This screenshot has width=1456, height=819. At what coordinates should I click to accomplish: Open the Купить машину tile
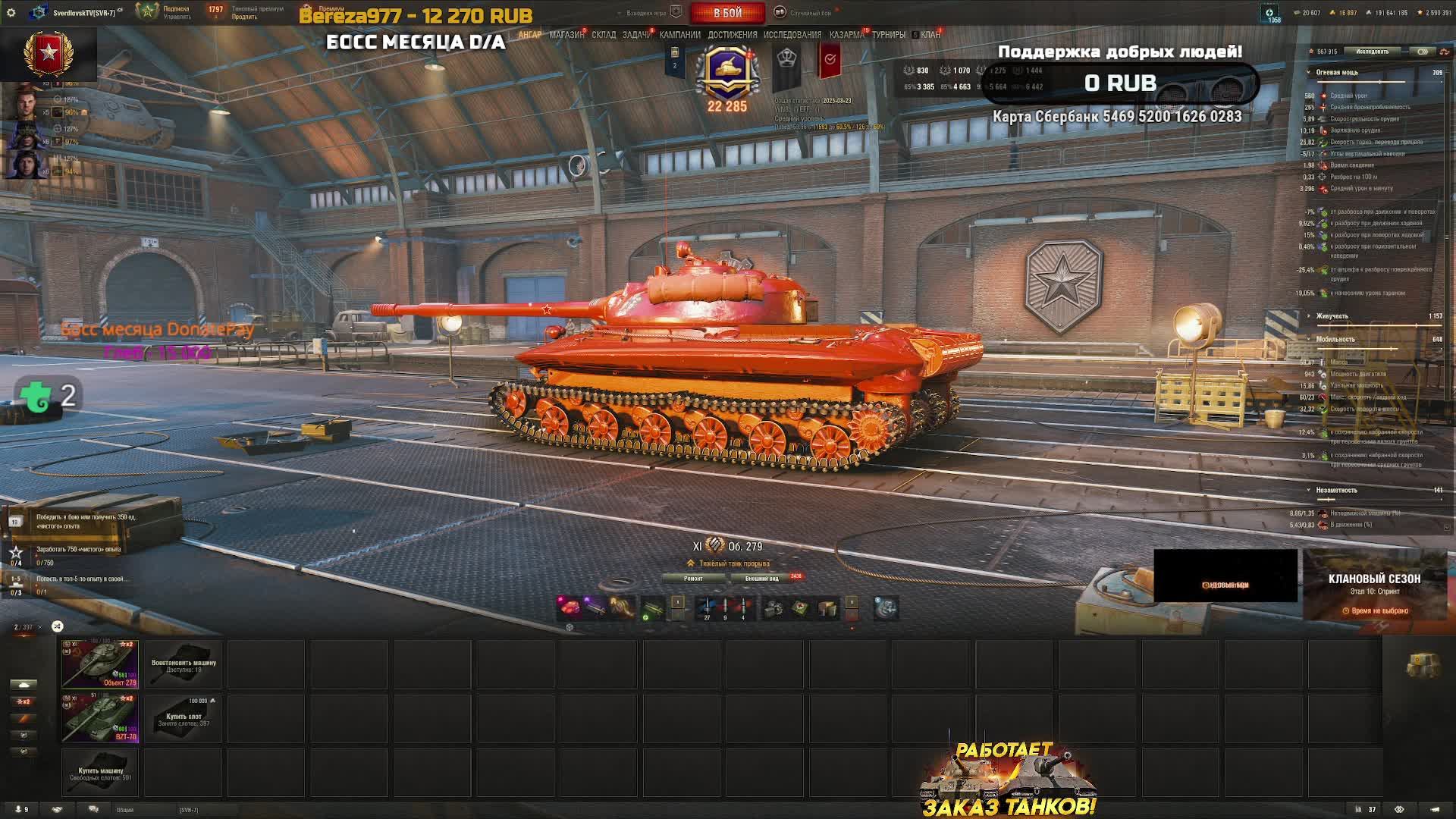(x=100, y=773)
